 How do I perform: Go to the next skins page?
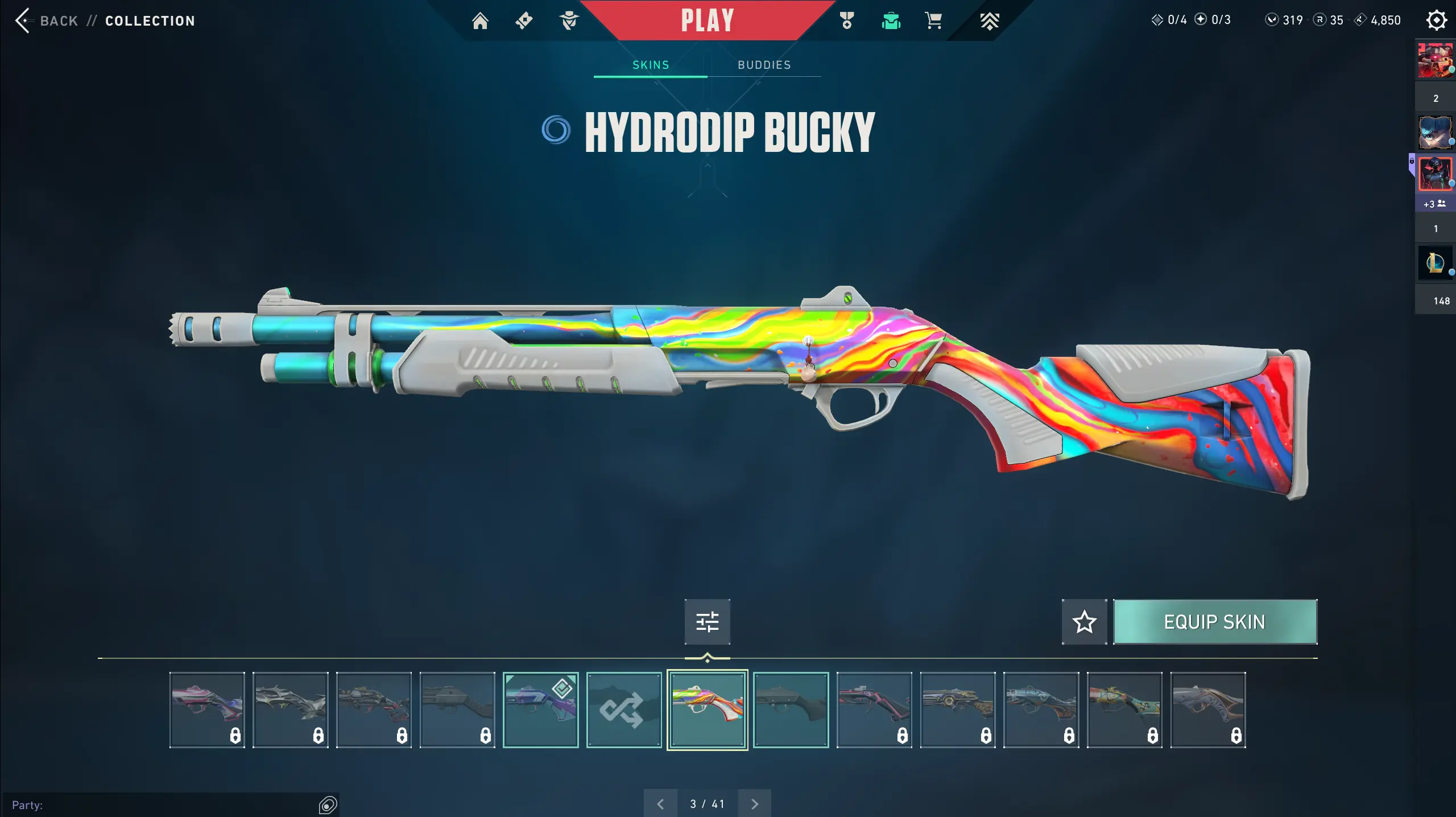[x=755, y=804]
